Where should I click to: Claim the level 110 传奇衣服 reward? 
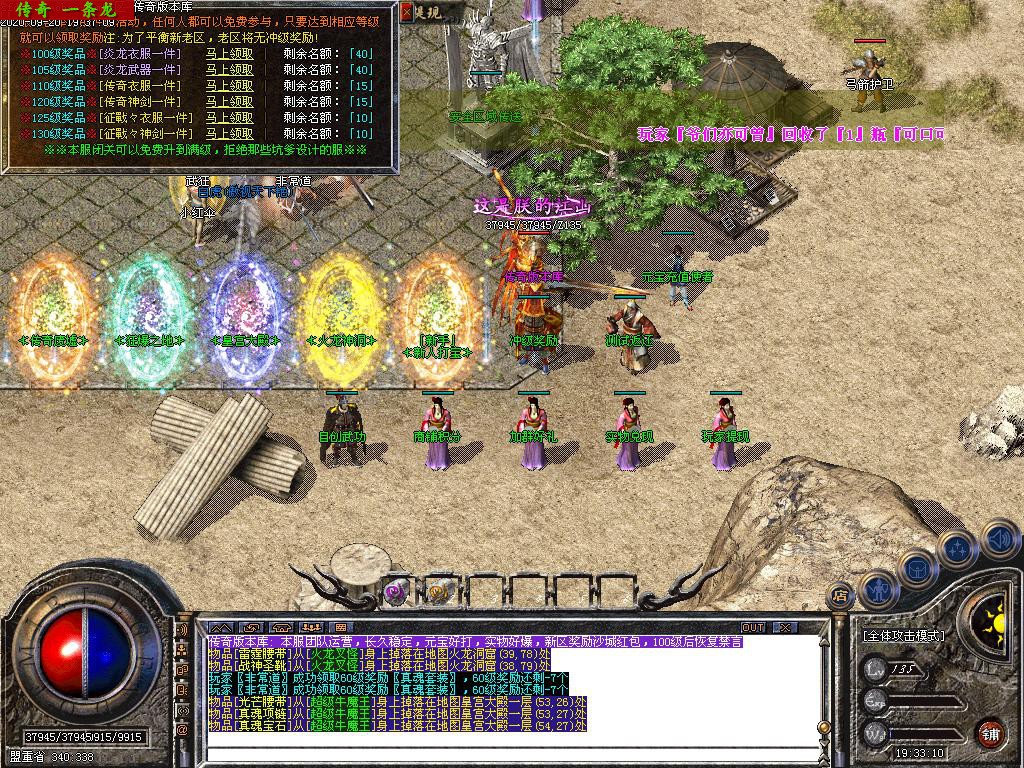[229, 86]
